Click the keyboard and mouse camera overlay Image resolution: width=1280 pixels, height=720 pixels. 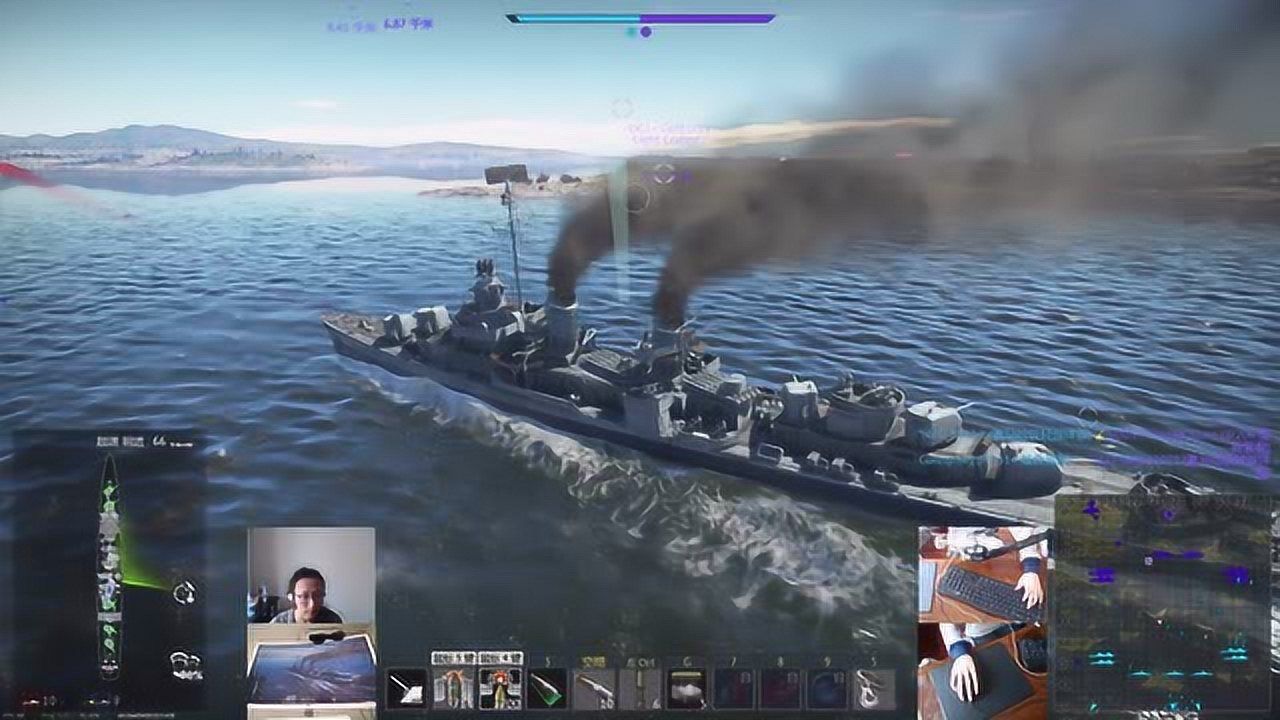click(983, 622)
